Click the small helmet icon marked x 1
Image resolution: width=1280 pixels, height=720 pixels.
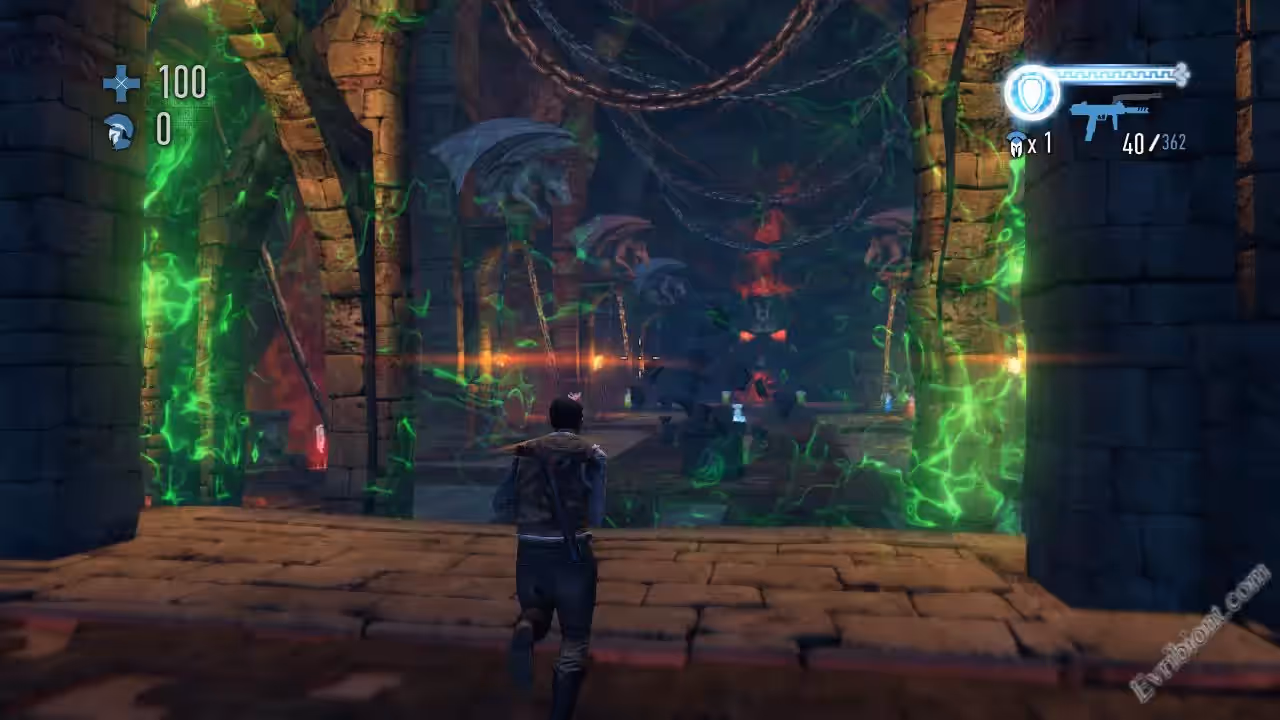coord(1017,144)
